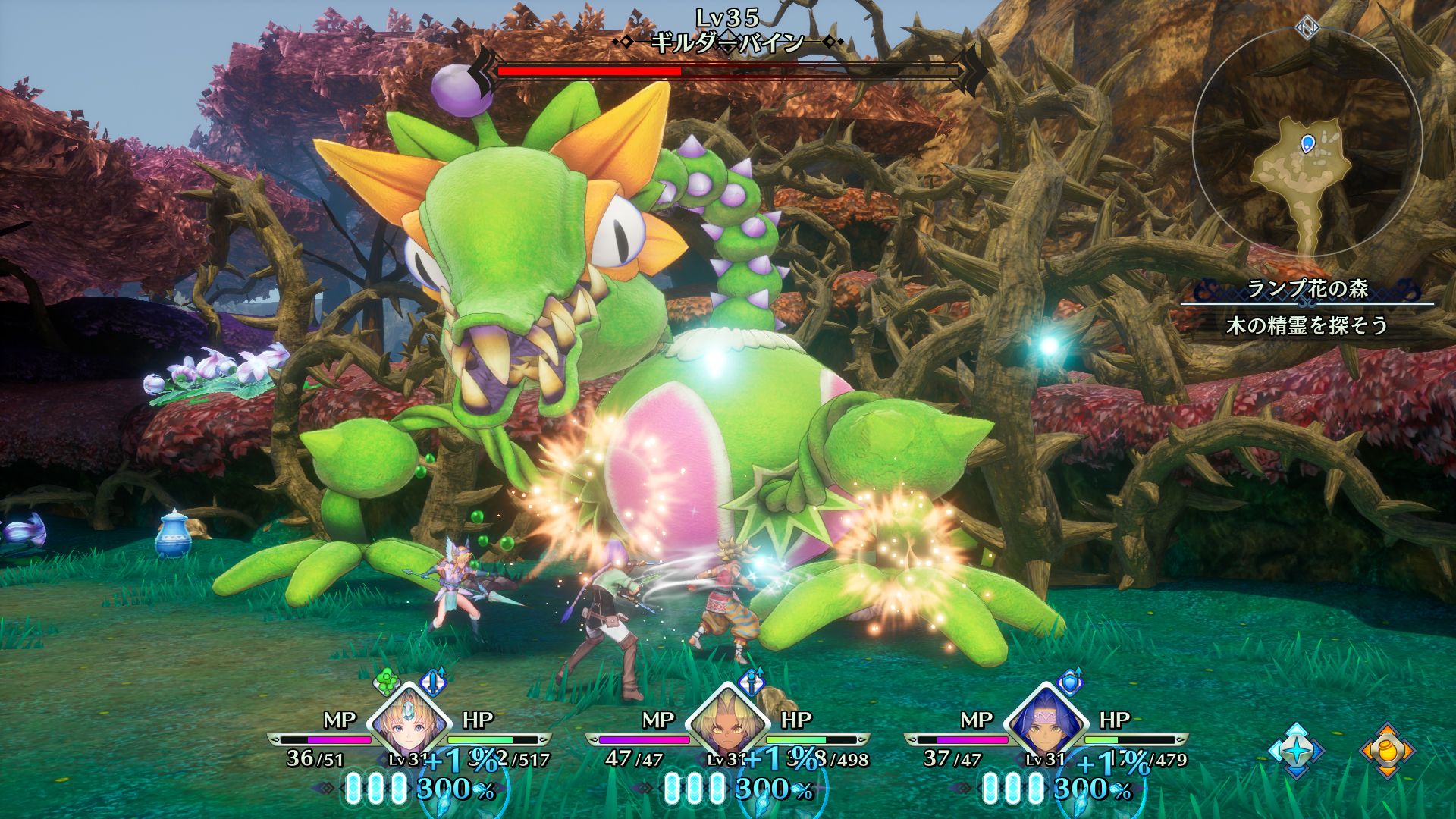Viewport: 1456px width, 819px height.
Task: Open the orange item pot ring shortcut
Action: pos(1387,751)
